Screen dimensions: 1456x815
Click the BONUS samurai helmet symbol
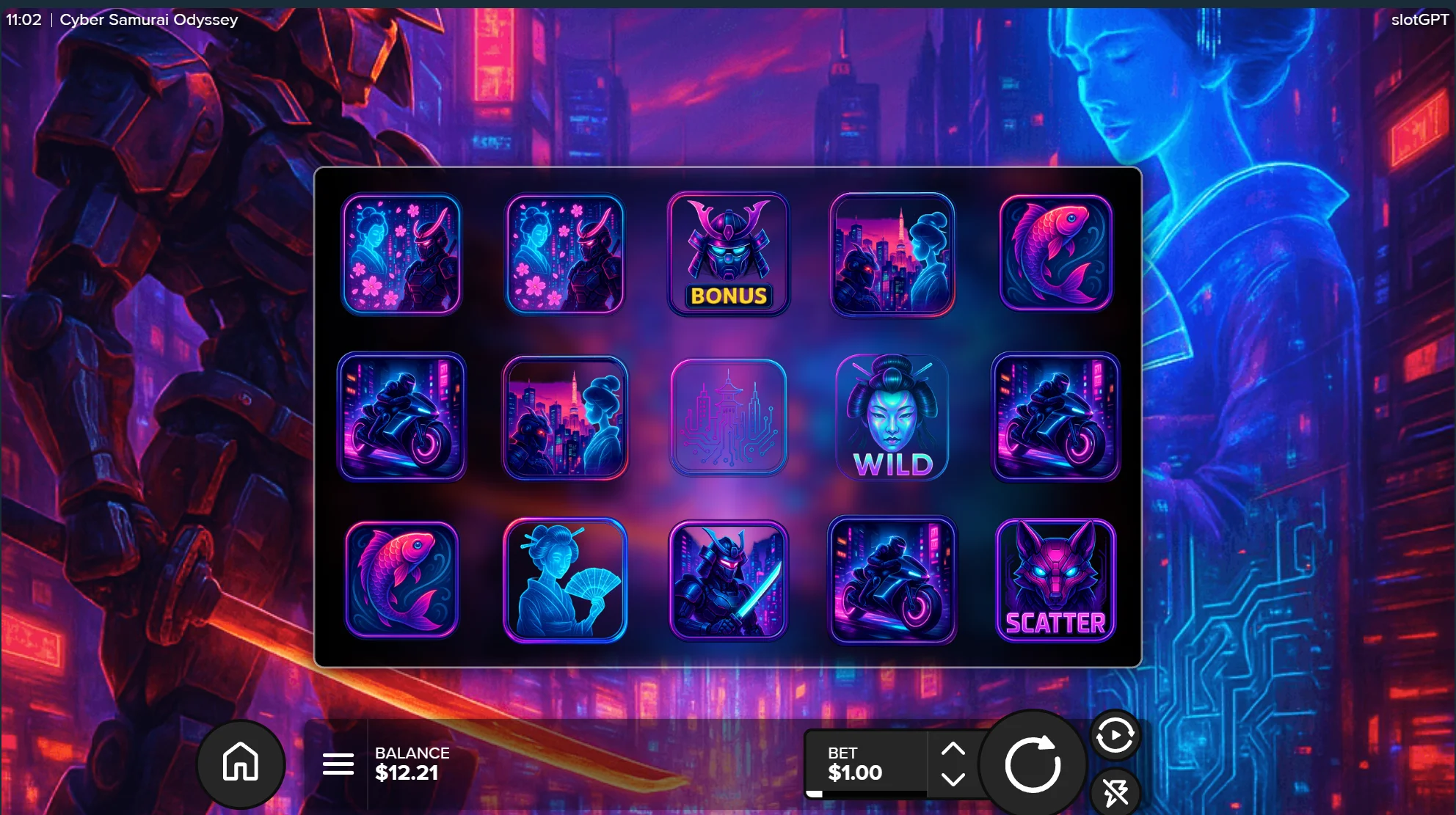(x=728, y=253)
